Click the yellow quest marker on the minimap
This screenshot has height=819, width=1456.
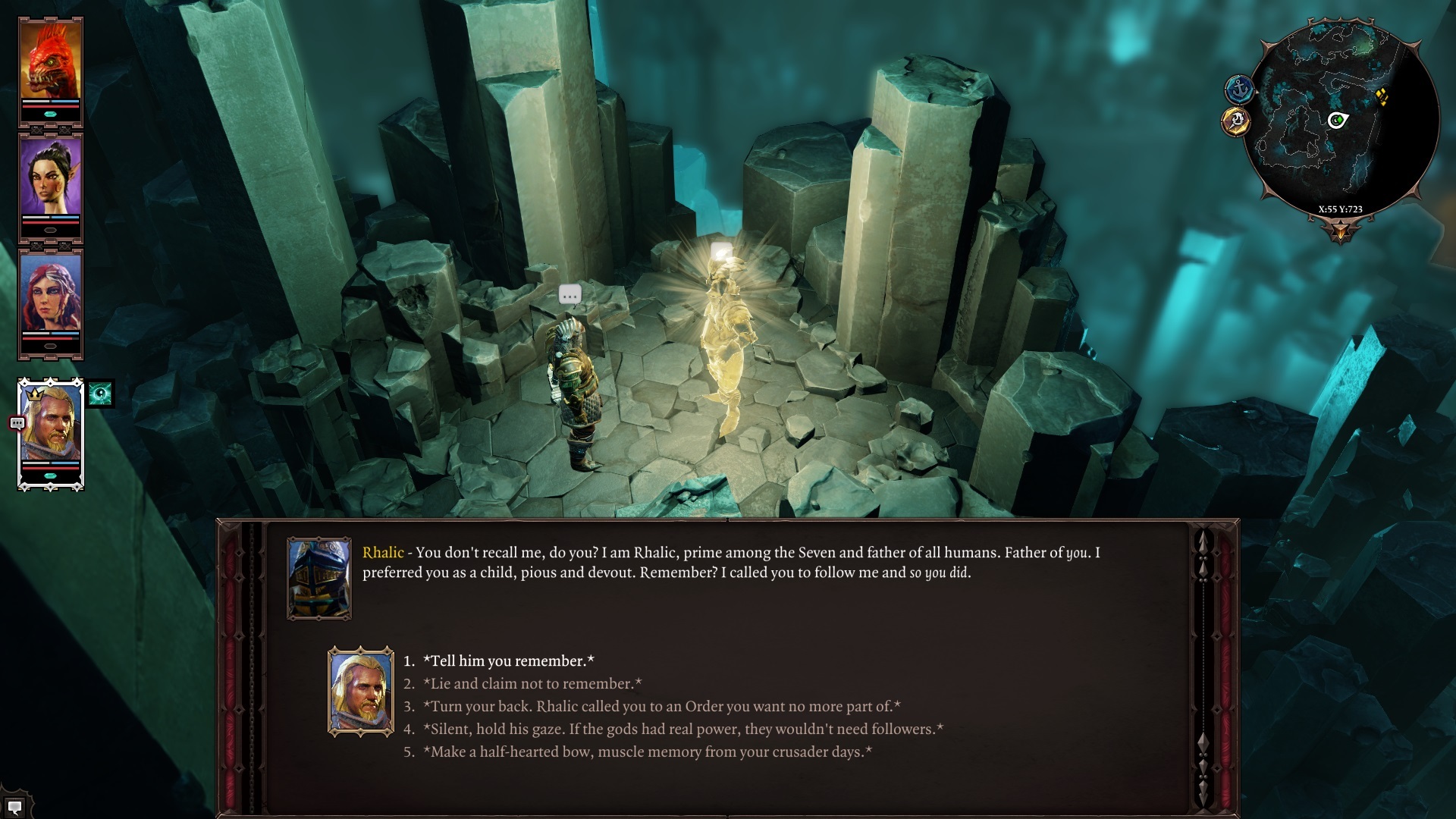click(1382, 97)
